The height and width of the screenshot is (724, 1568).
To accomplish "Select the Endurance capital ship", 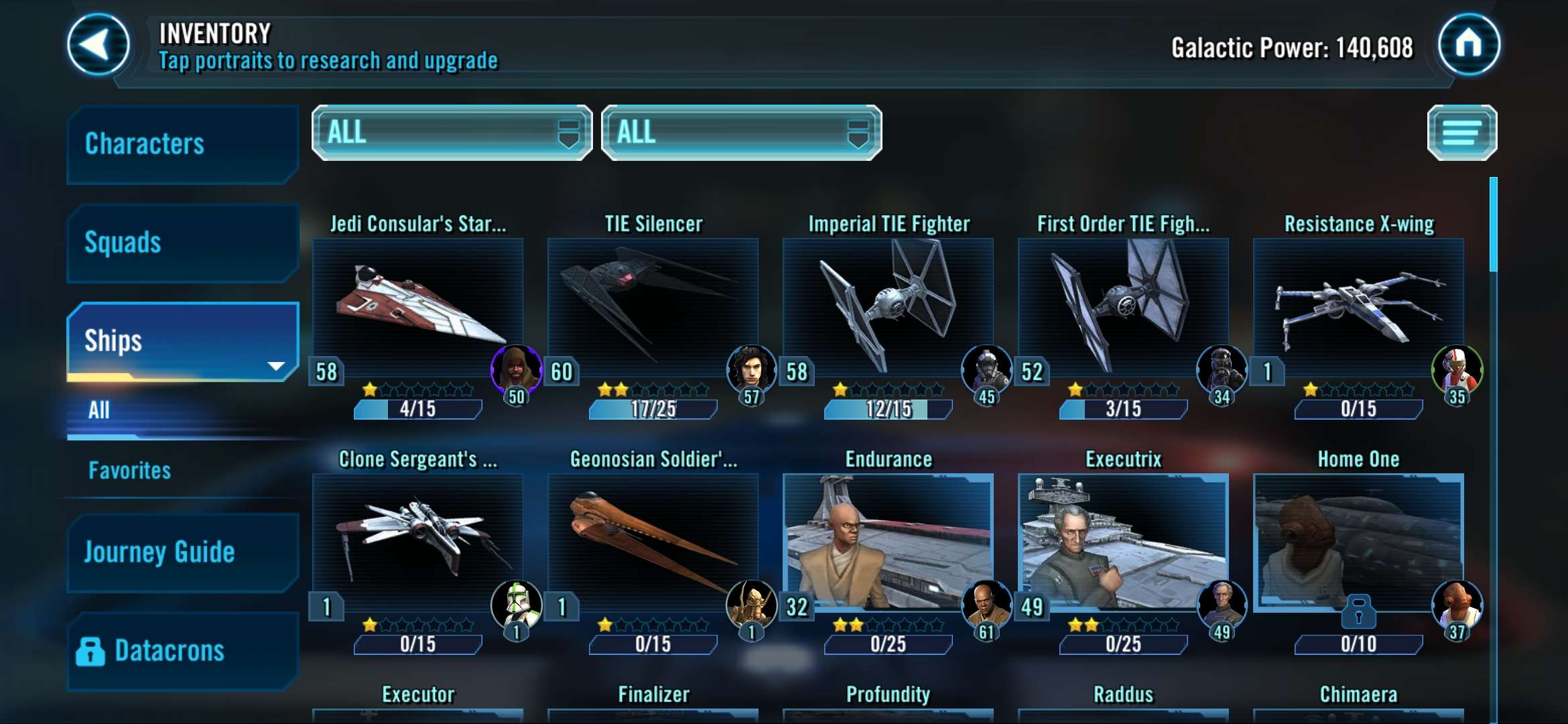I will point(888,542).
